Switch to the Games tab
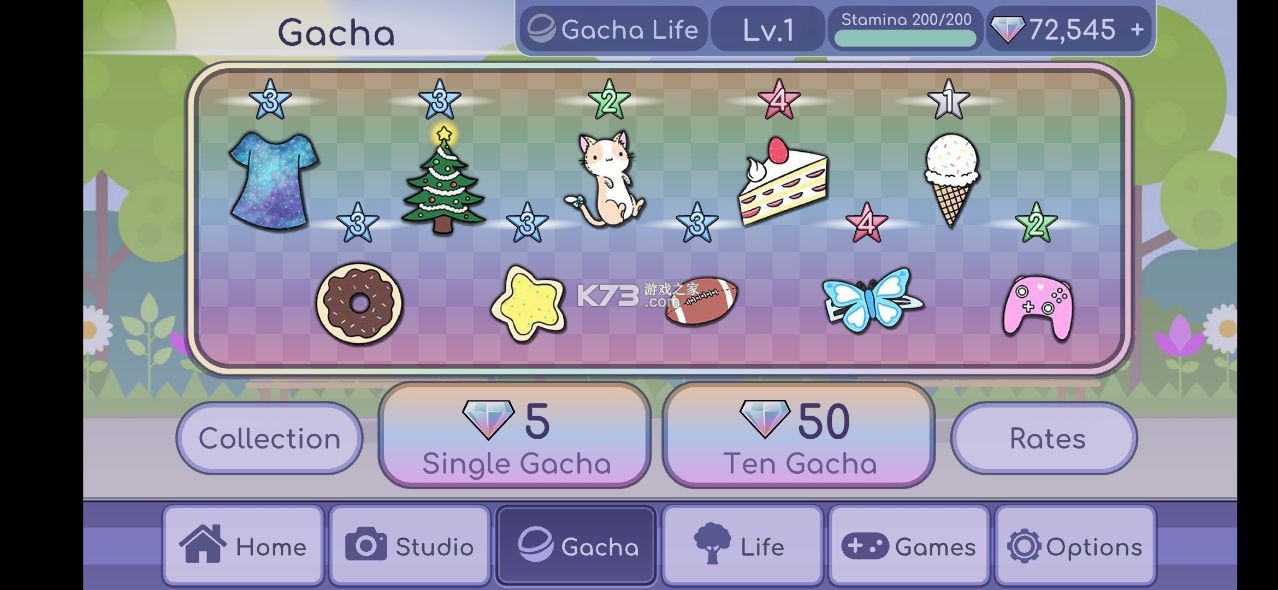 908,546
